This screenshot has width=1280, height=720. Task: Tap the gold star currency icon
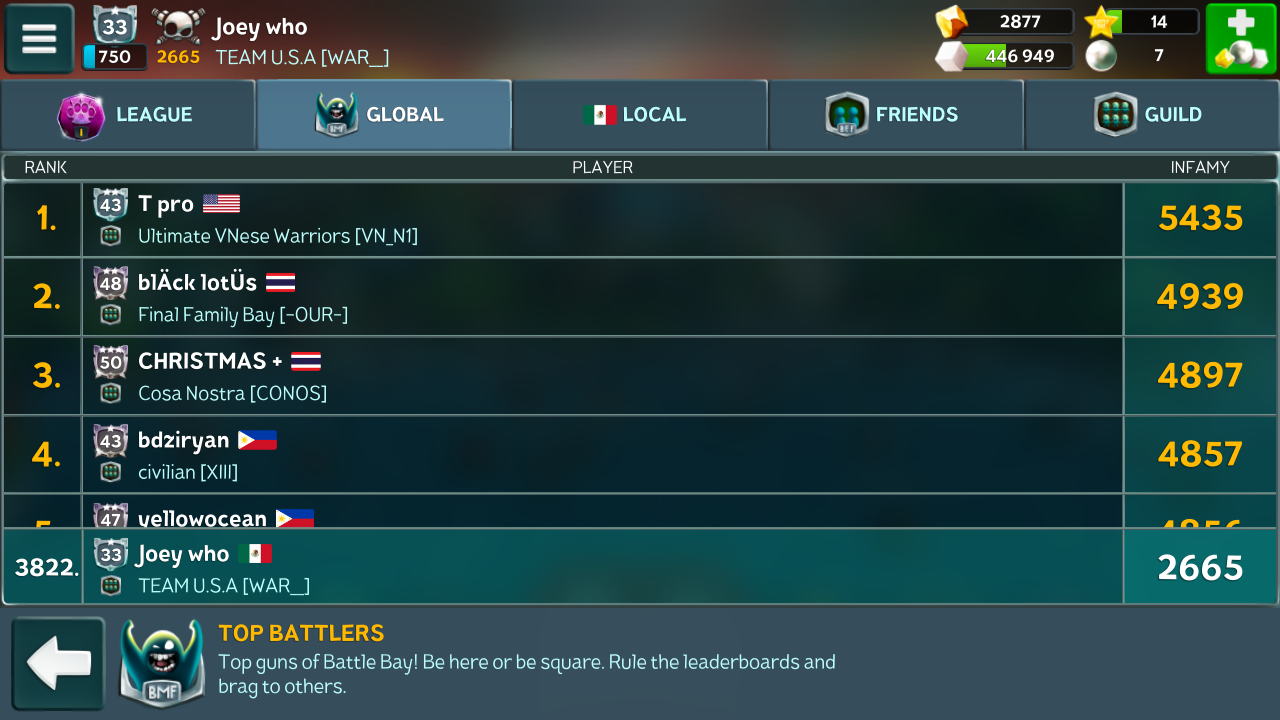pyautogui.click(x=1101, y=22)
